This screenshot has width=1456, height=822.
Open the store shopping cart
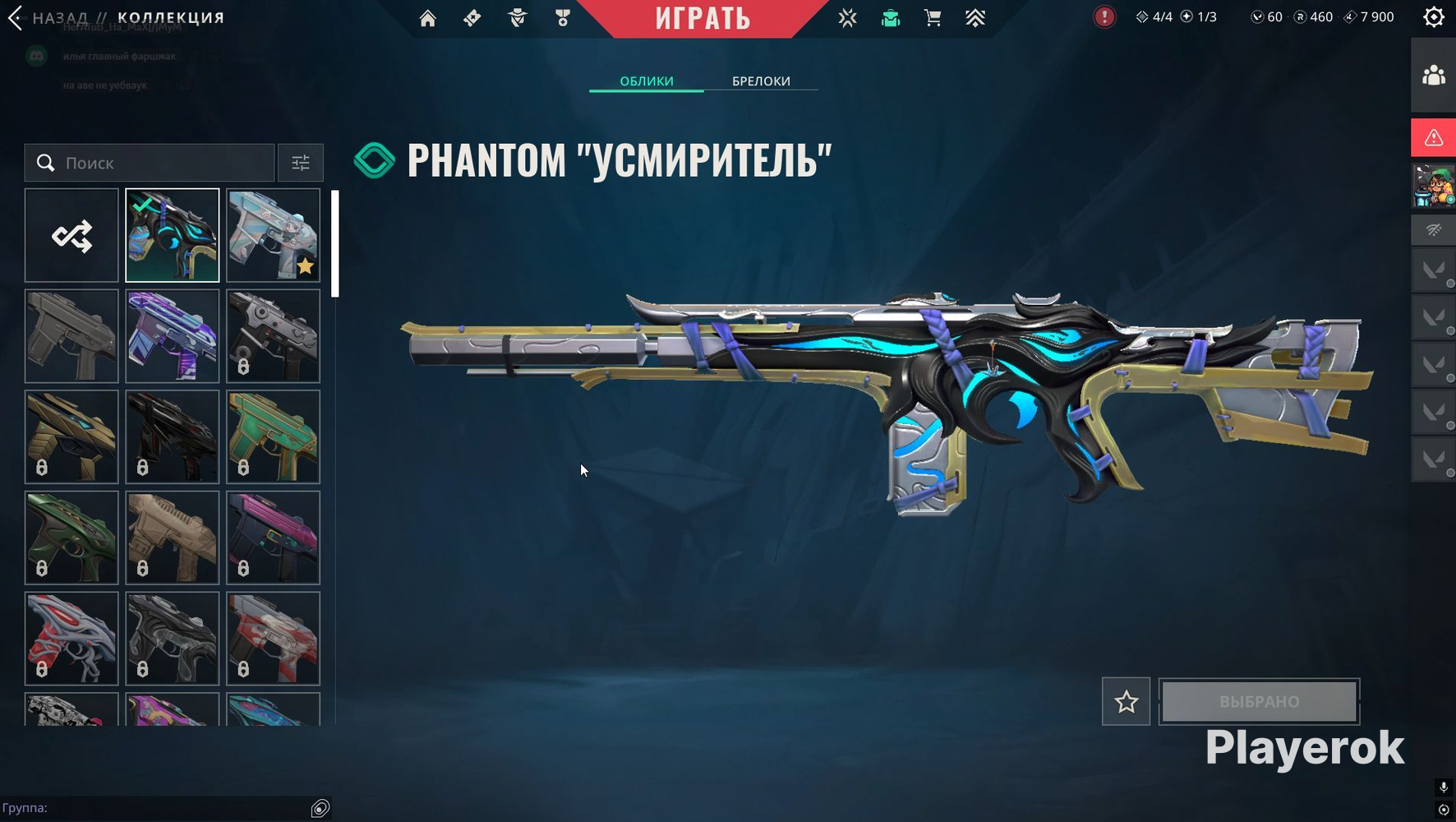pyautogui.click(x=933, y=18)
